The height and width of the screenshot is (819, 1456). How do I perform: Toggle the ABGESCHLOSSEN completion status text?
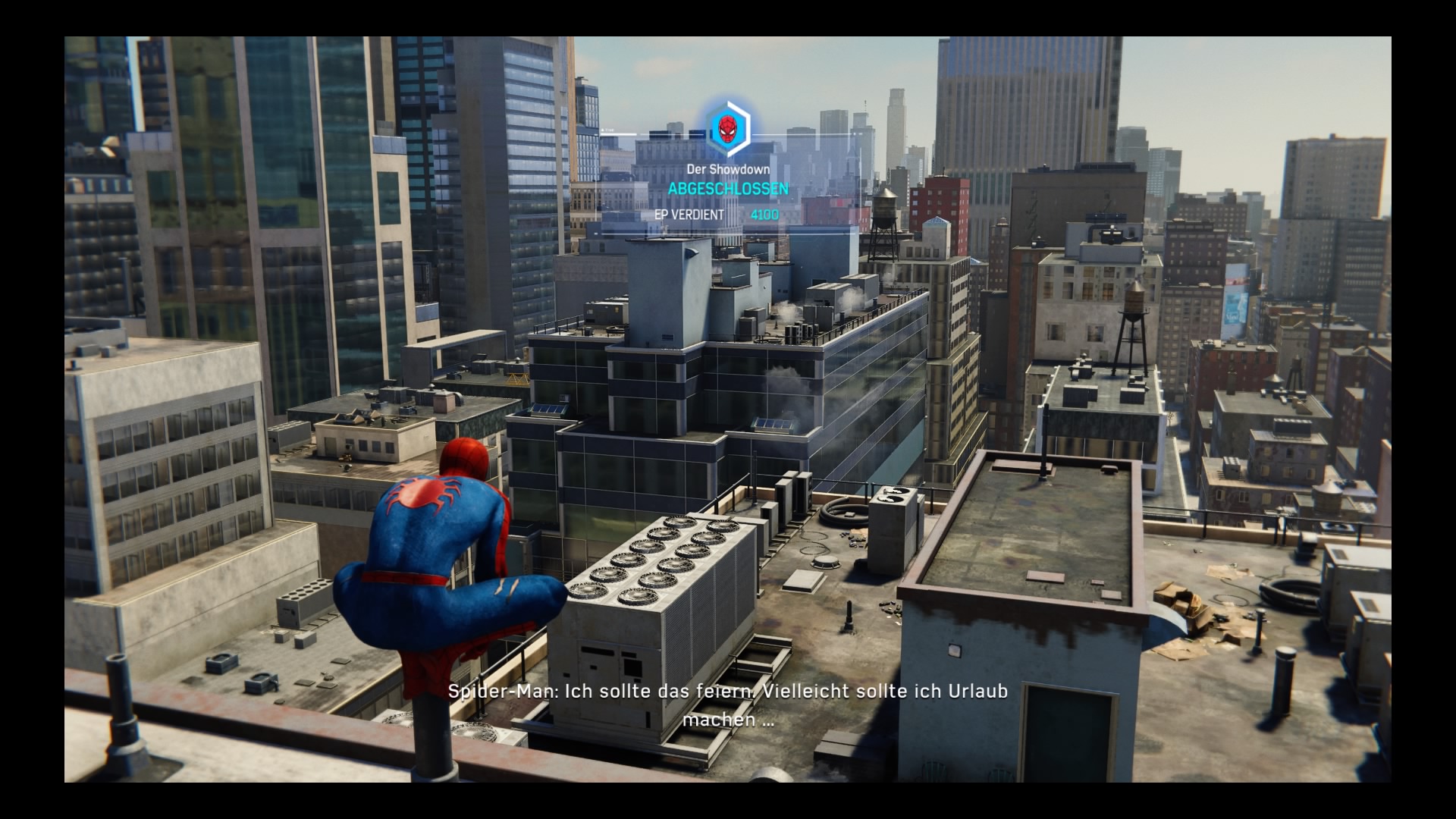pos(726,190)
